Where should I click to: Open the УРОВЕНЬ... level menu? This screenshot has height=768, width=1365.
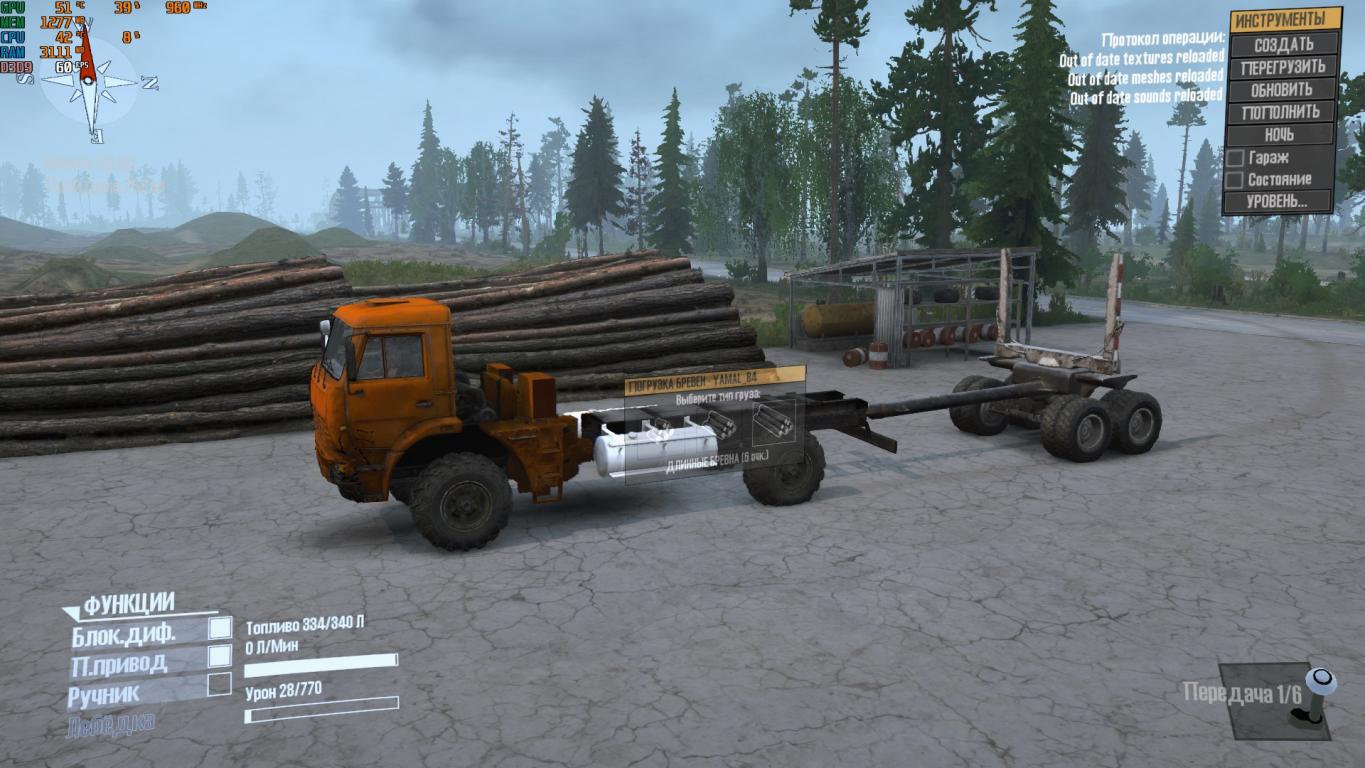[1278, 201]
